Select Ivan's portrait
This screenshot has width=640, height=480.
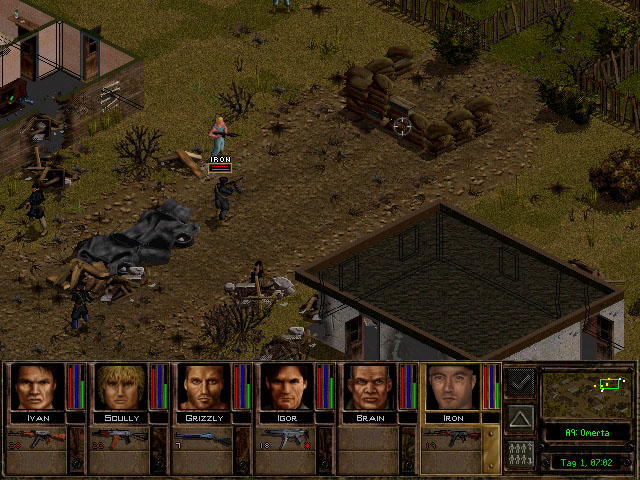click(38, 387)
